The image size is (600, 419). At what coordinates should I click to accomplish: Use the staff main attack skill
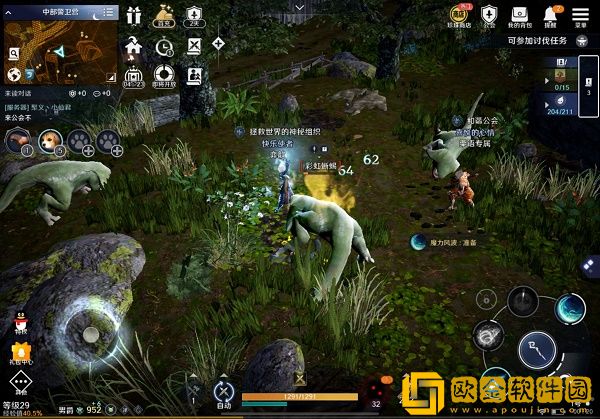[x=539, y=350]
